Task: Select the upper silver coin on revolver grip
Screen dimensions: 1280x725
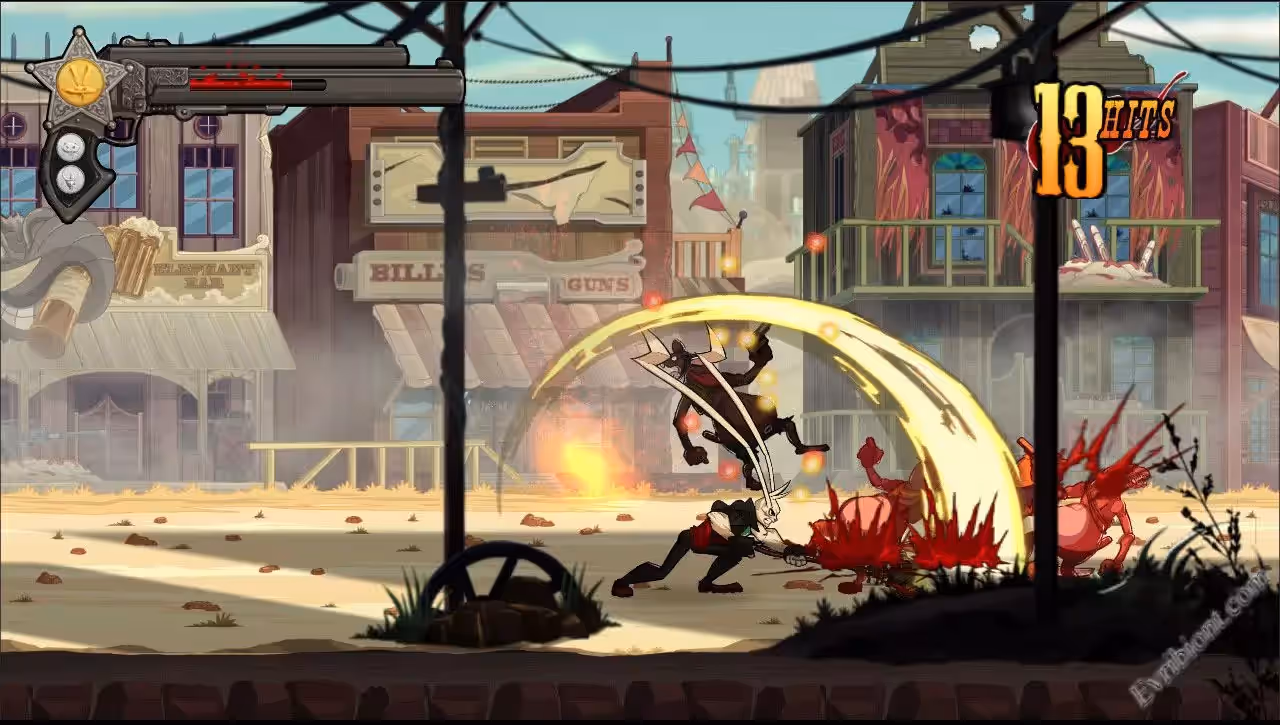Action: pos(69,146)
